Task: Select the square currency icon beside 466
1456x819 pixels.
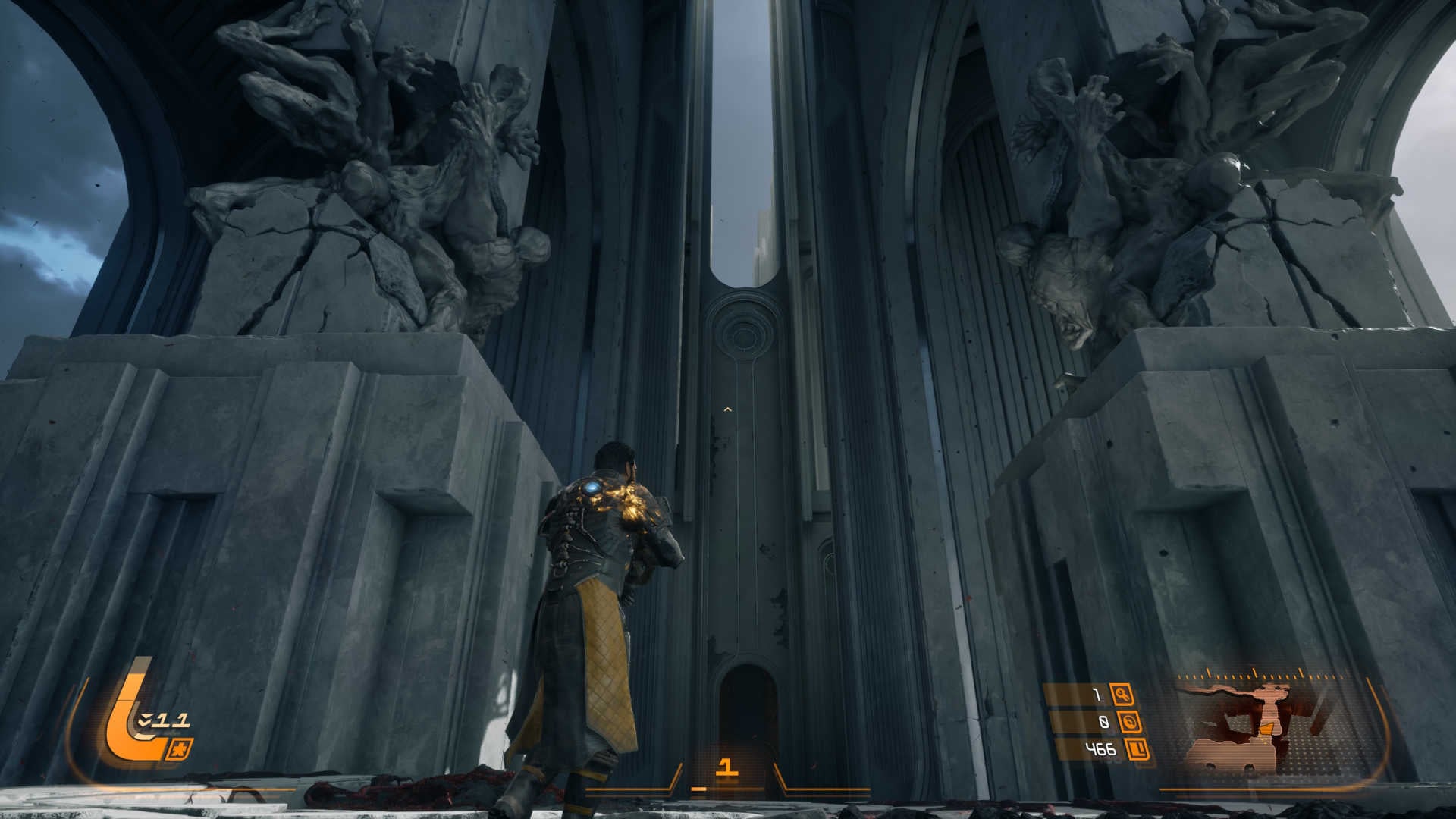Action: [1137, 750]
